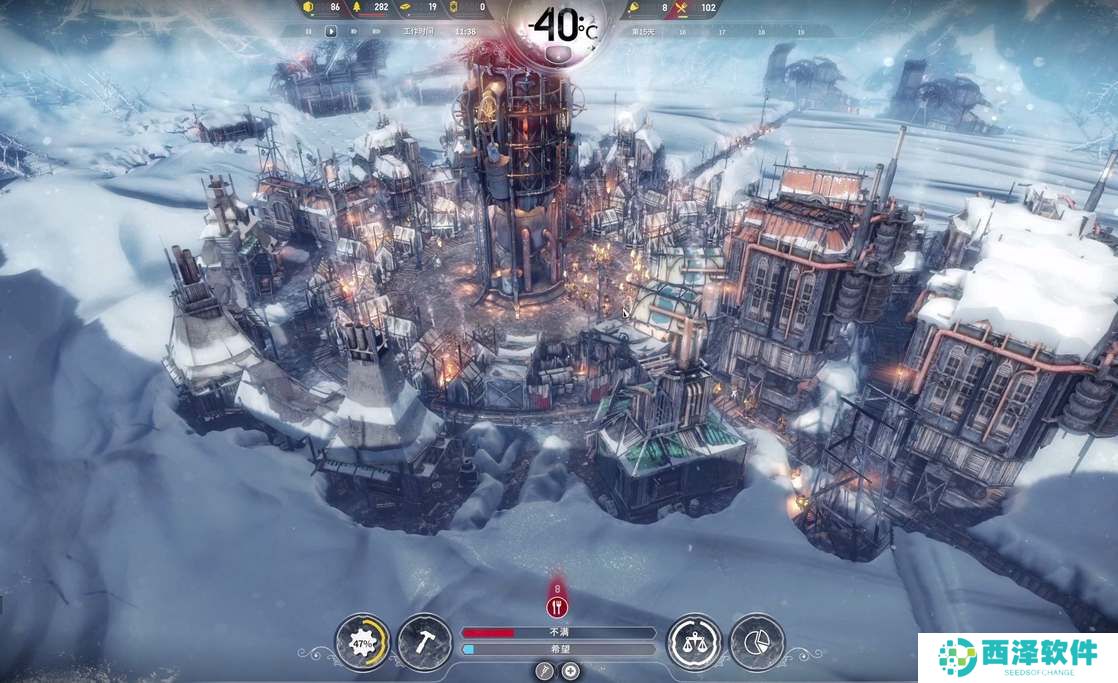Set the fastest game speed
The height and width of the screenshot is (683, 1118).
coord(376,31)
